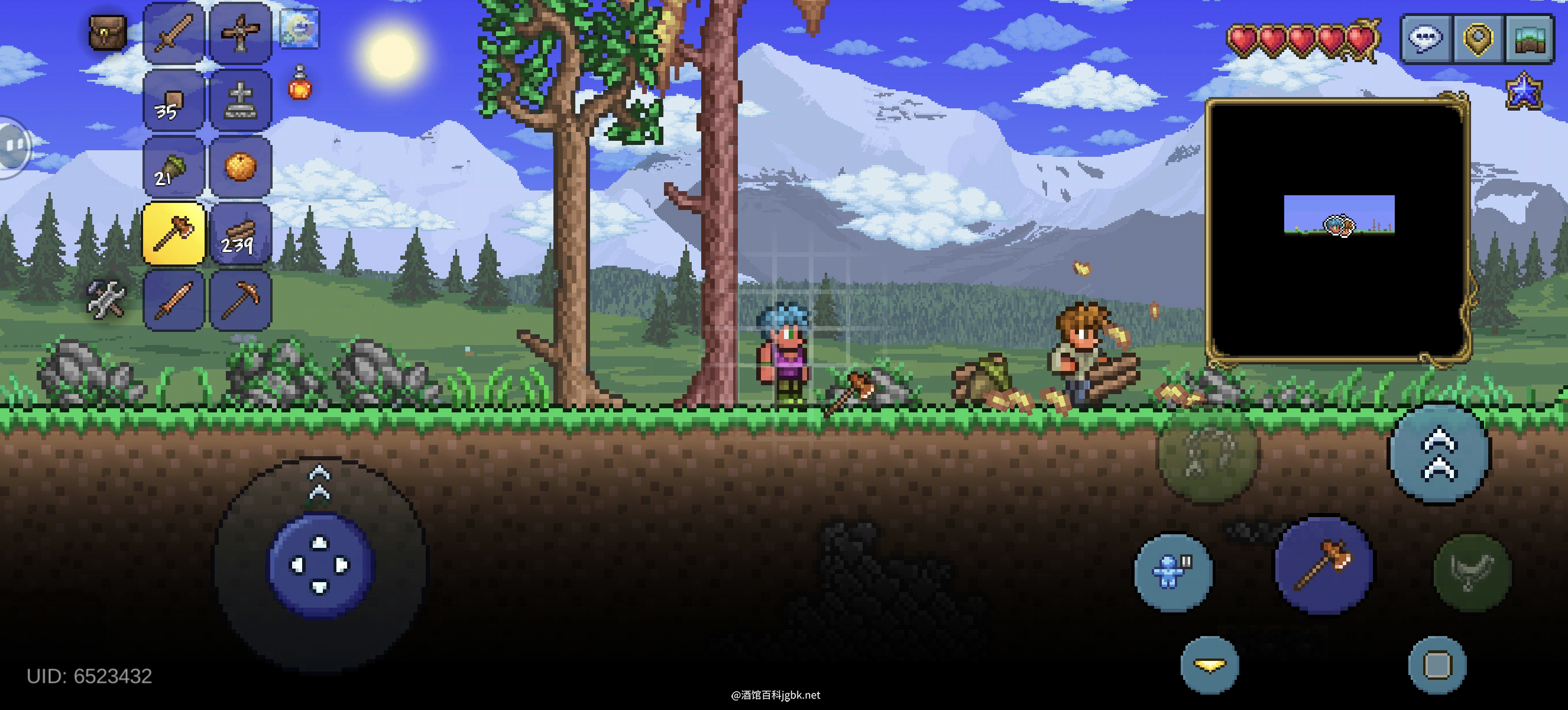This screenshot has height=710, width=1568.
Task: Equip the copper pickaxe slot
Action: [241, 300]
